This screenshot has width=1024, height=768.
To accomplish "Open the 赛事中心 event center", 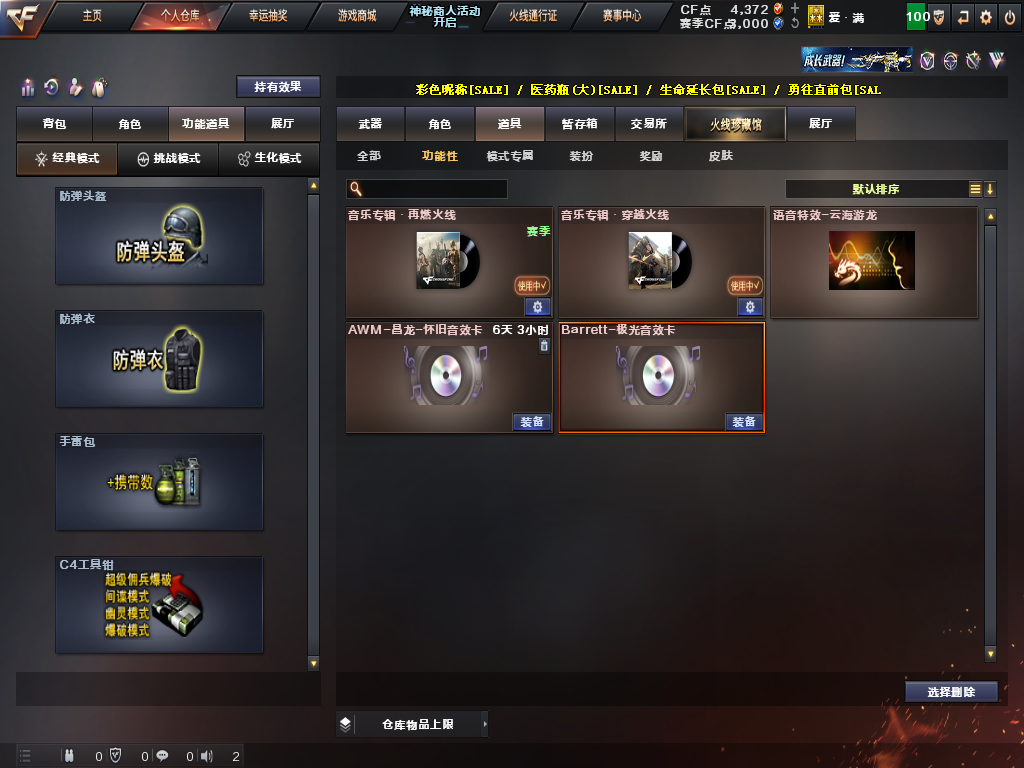I will pos(622,16).
